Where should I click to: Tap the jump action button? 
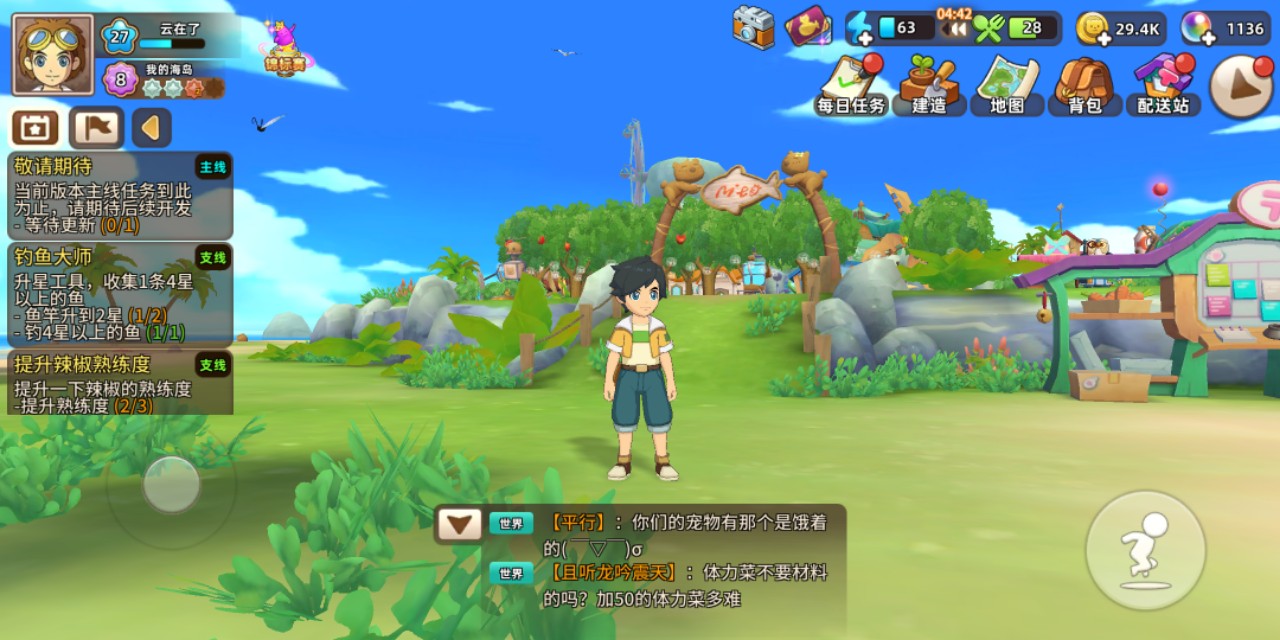coord(1145,550)
